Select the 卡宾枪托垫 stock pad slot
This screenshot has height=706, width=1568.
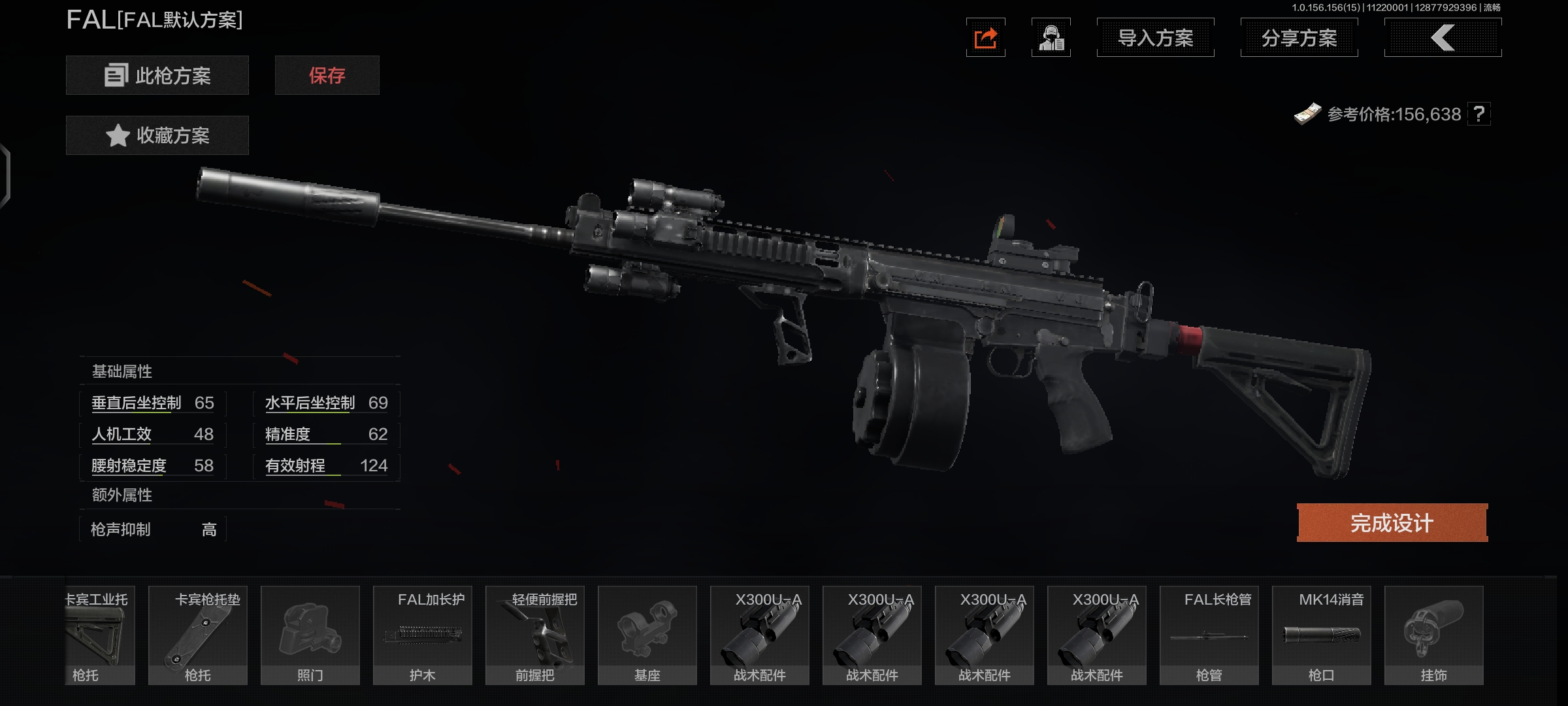198,635
